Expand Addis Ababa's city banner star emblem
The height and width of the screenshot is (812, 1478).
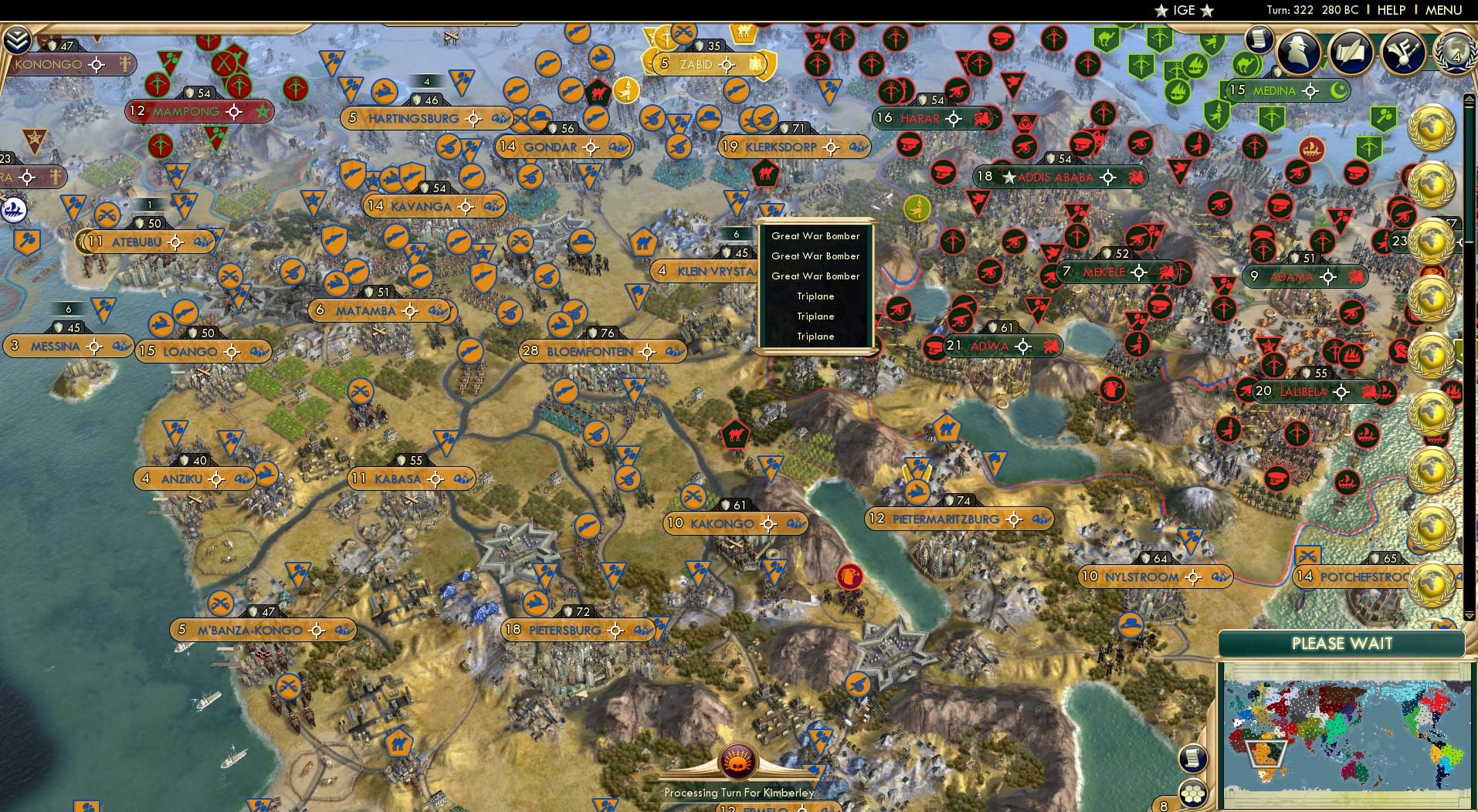(1010, 177)
